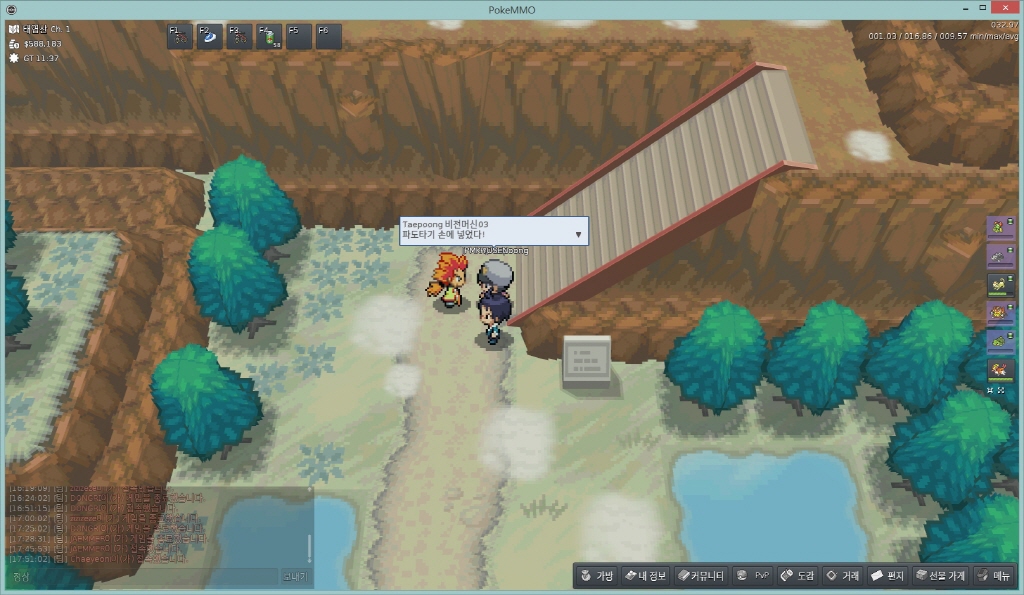Open the 도감 Pokédex

[797, 576]
